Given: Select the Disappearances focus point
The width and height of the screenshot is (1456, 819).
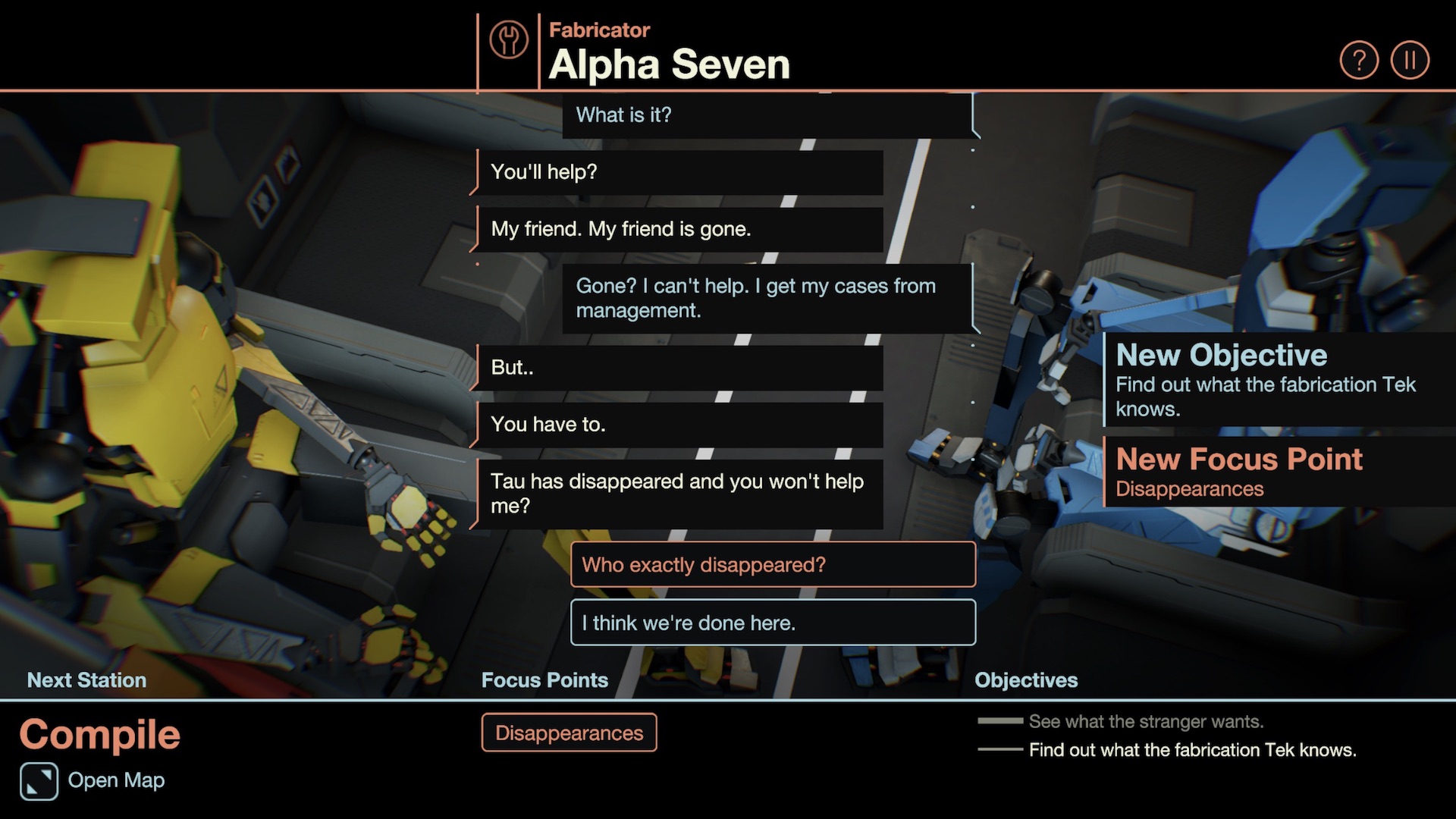Looking at the screenshot, I should click(x=570, y=733).
